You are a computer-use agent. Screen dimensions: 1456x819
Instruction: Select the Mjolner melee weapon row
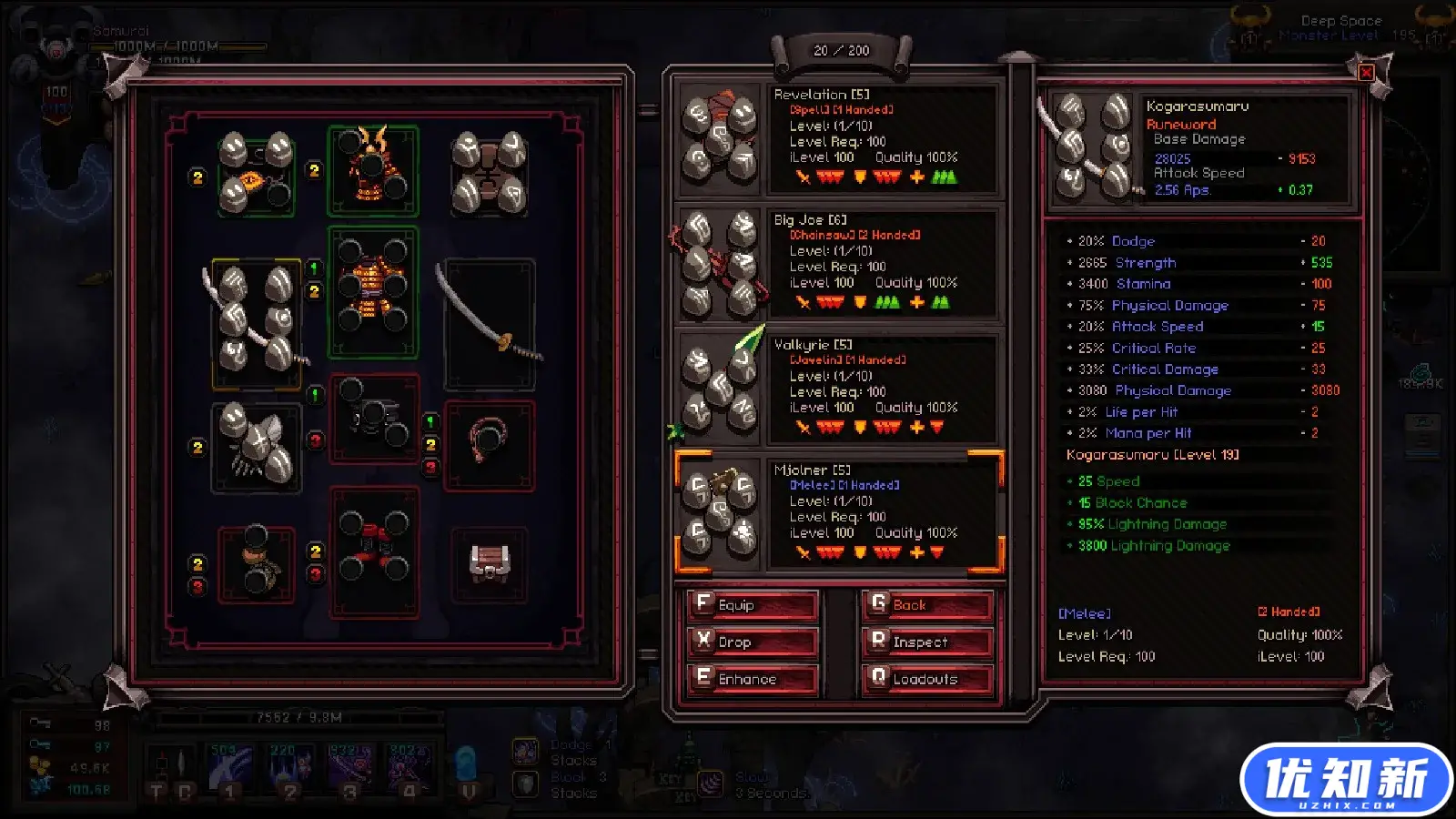838,514
